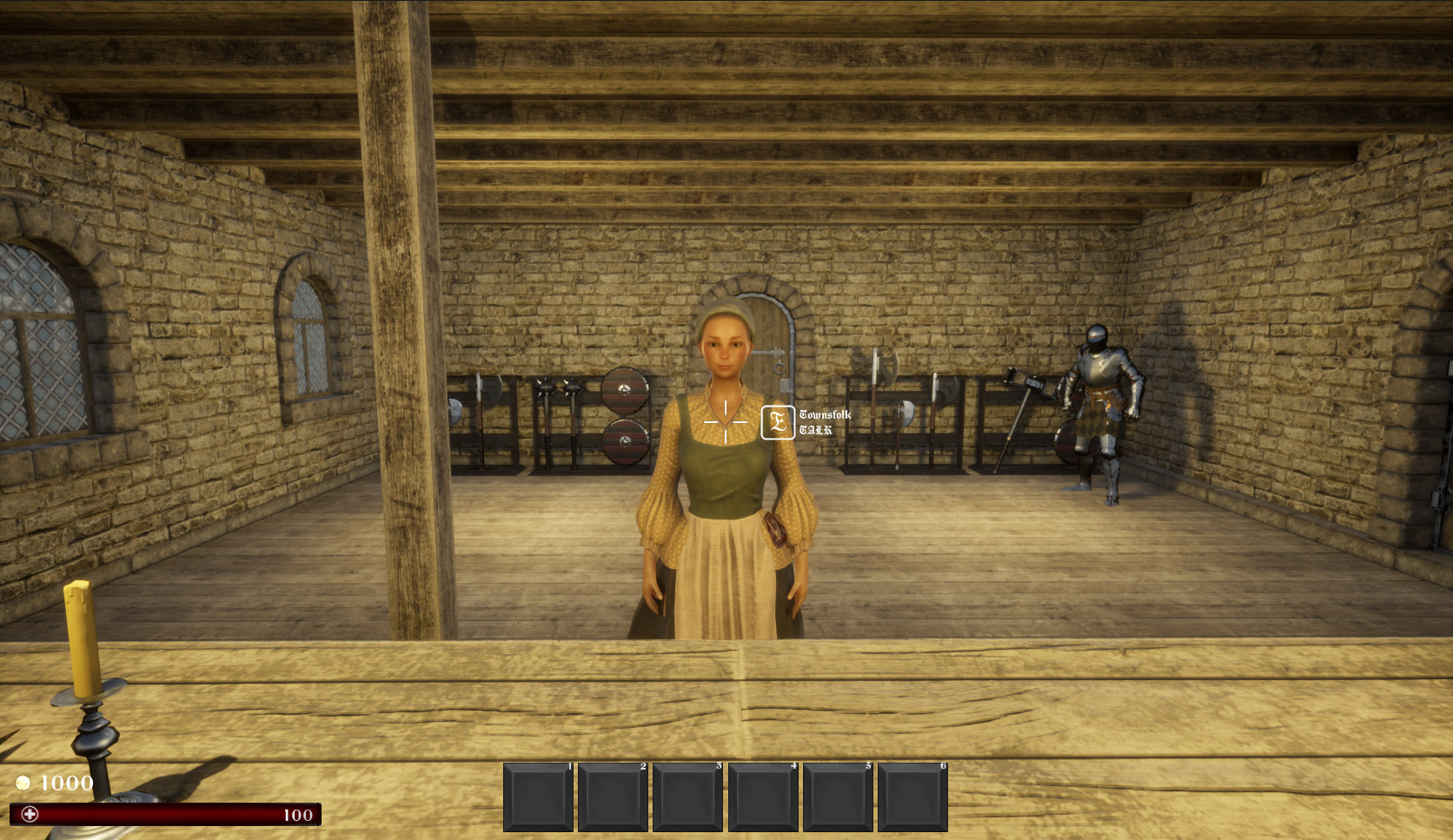Click the health cross icon on the bar

[31, 815]
